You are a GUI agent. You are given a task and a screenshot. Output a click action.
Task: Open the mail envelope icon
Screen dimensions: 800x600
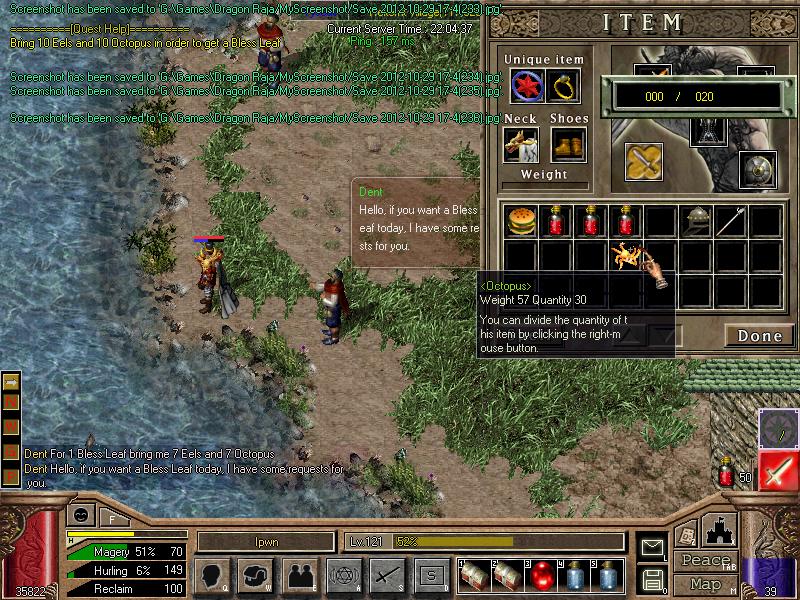coord(652,547)
